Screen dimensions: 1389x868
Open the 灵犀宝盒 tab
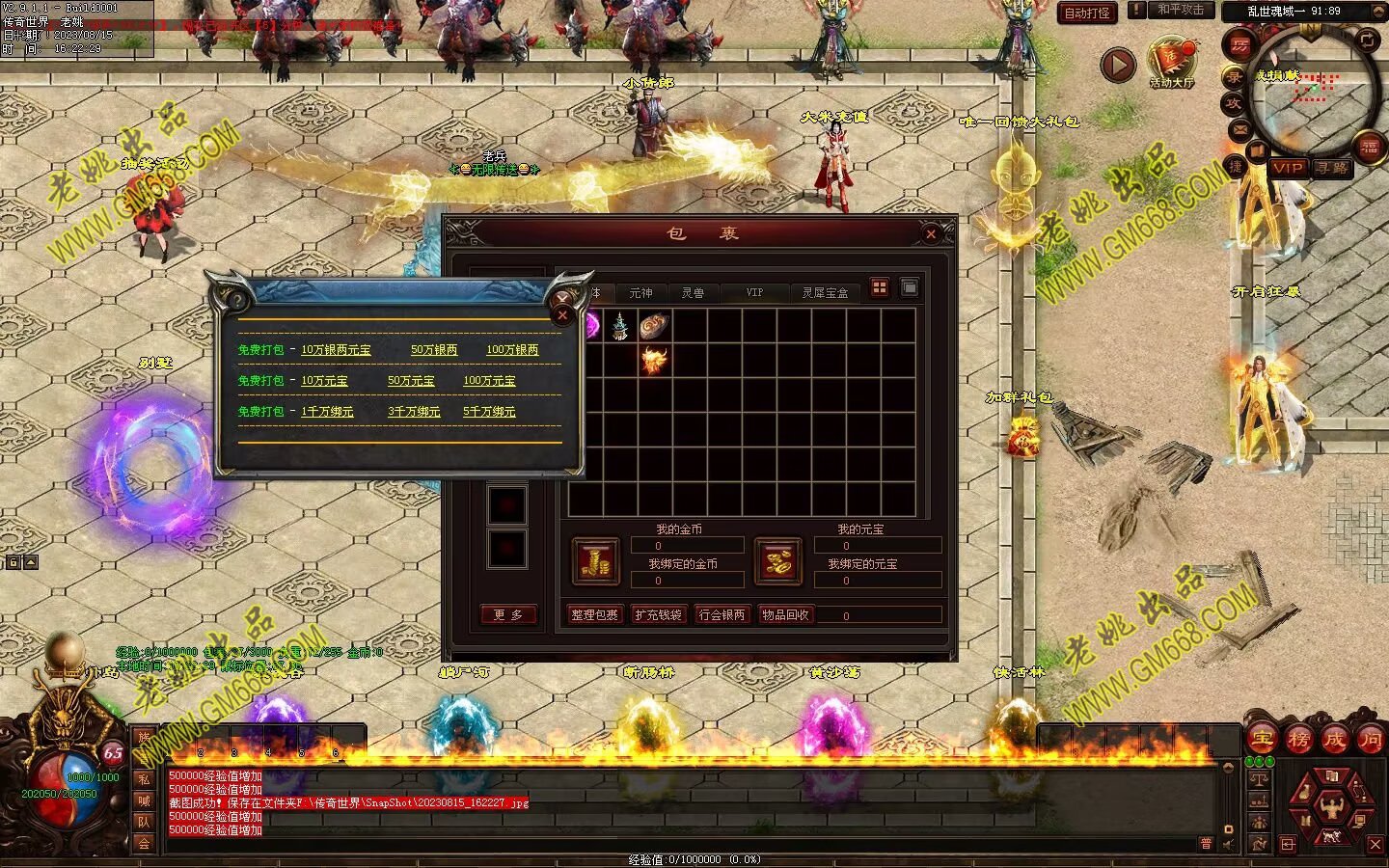(x=825, y=292)
